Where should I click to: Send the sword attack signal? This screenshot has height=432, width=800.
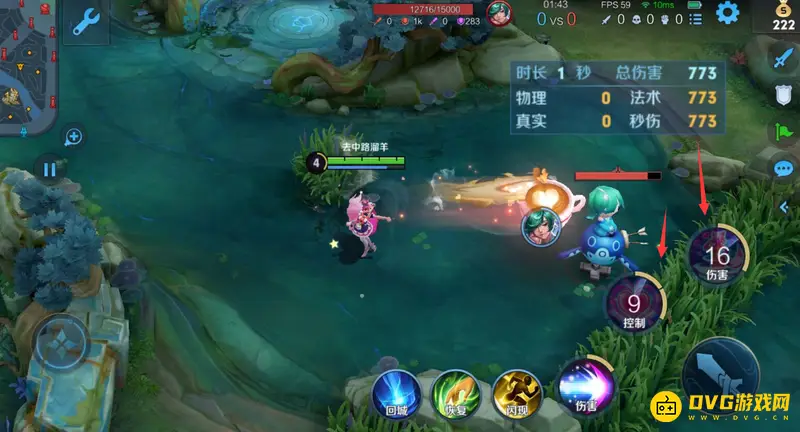pyautogui.click(x=782, y=60)
